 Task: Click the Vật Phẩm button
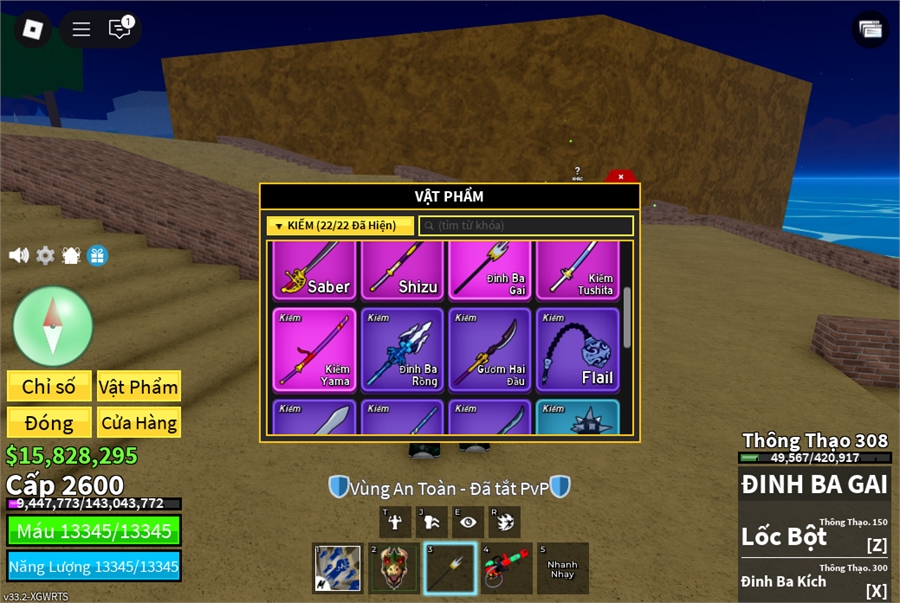pos(138,386)
